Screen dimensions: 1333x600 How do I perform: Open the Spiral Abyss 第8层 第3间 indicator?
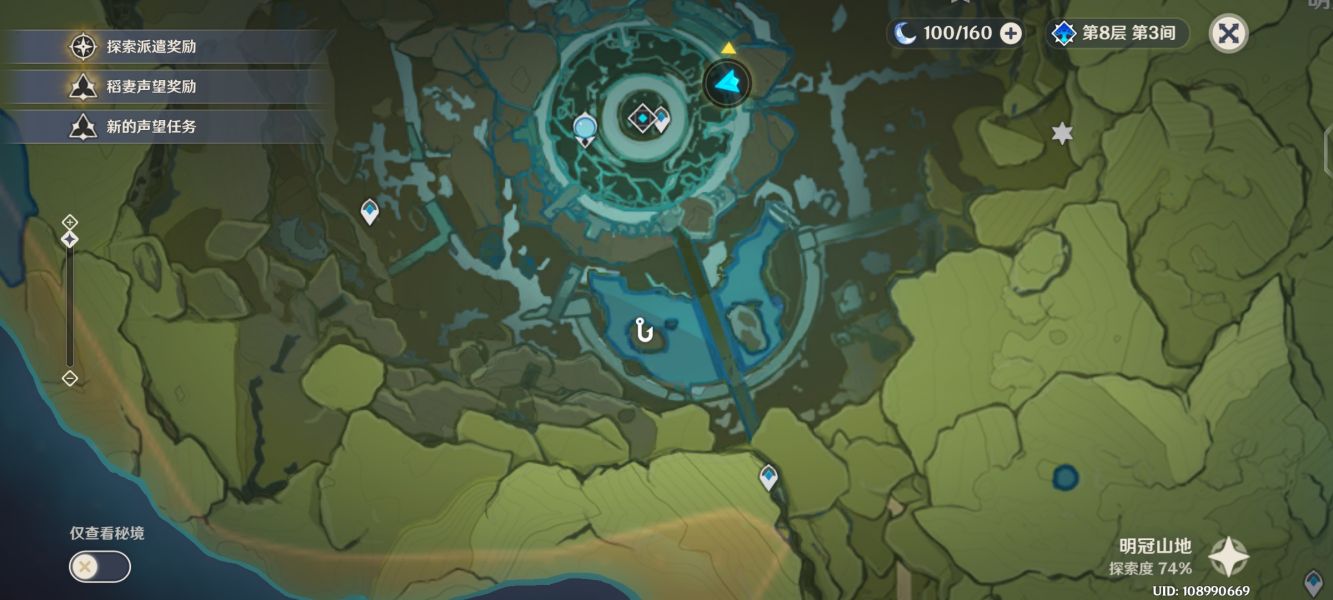coord(1117,33)
